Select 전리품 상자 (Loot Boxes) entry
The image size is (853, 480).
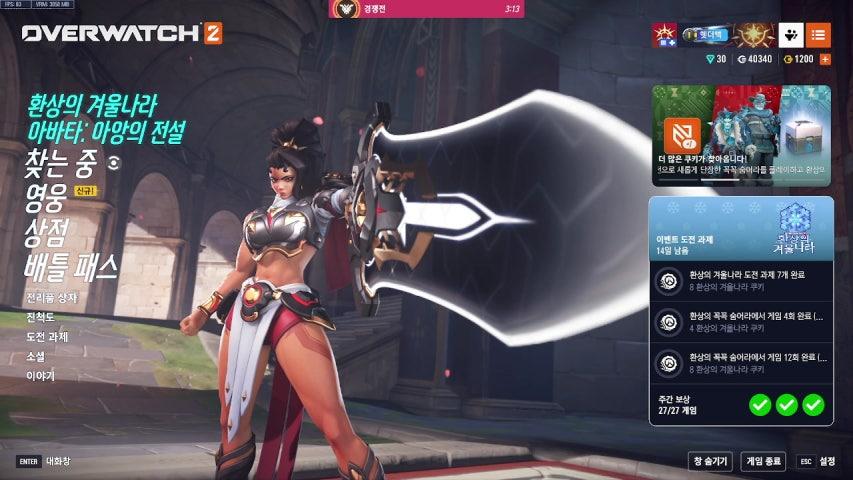(x=52, y=298)
